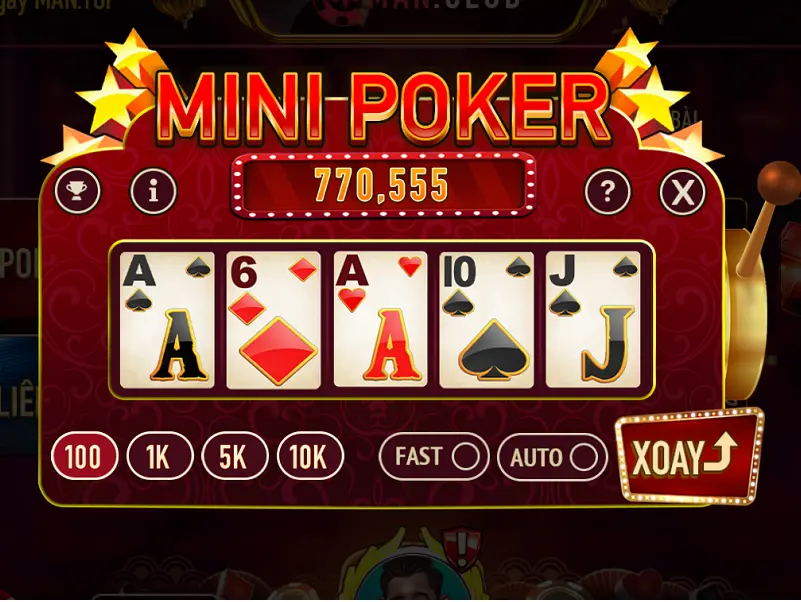Toggle FAST spin mode
This screenshot has height=602, width=801.
434,458
